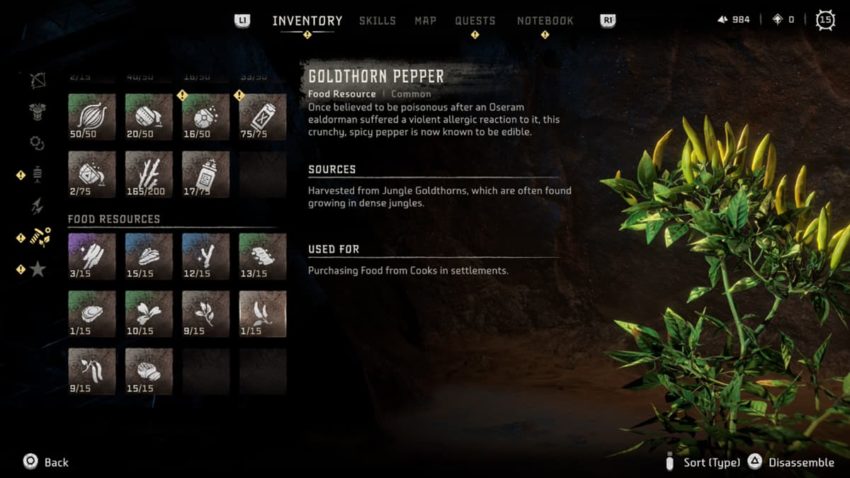850x478 pixels.
Task: Open the Notebook tab
Action: tap(545, 21)
